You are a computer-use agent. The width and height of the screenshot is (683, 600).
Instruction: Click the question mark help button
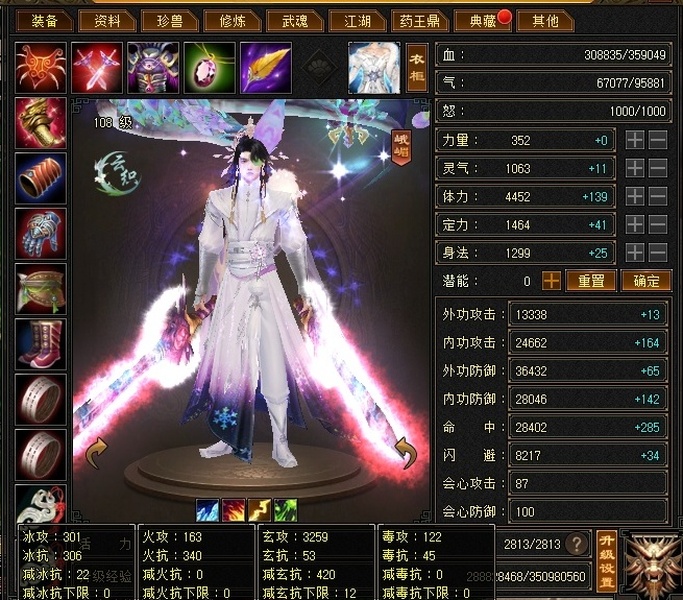point(575,543)
